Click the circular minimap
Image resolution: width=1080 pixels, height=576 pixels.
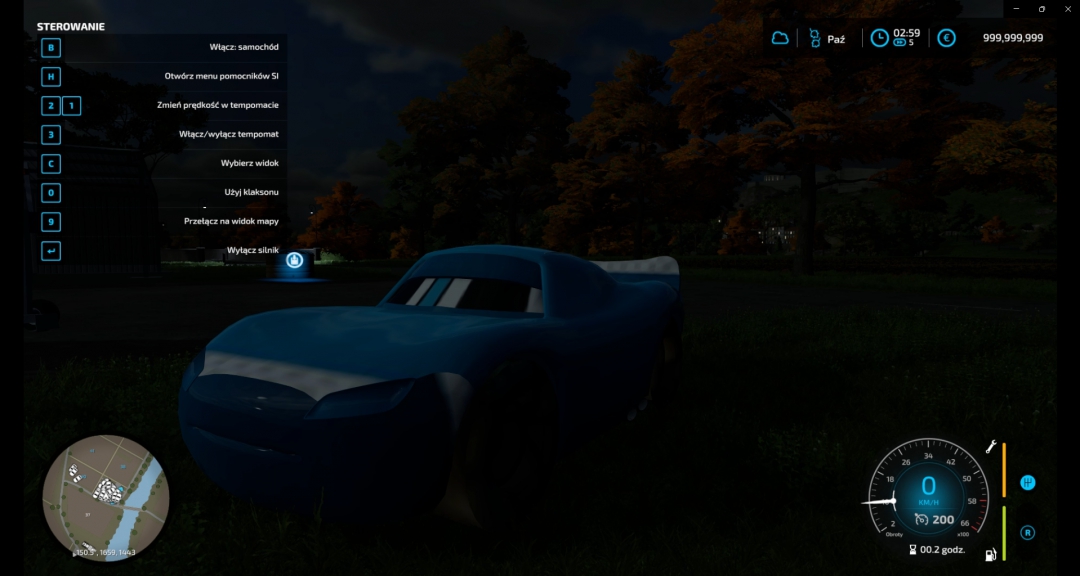(x=106, y=497)
